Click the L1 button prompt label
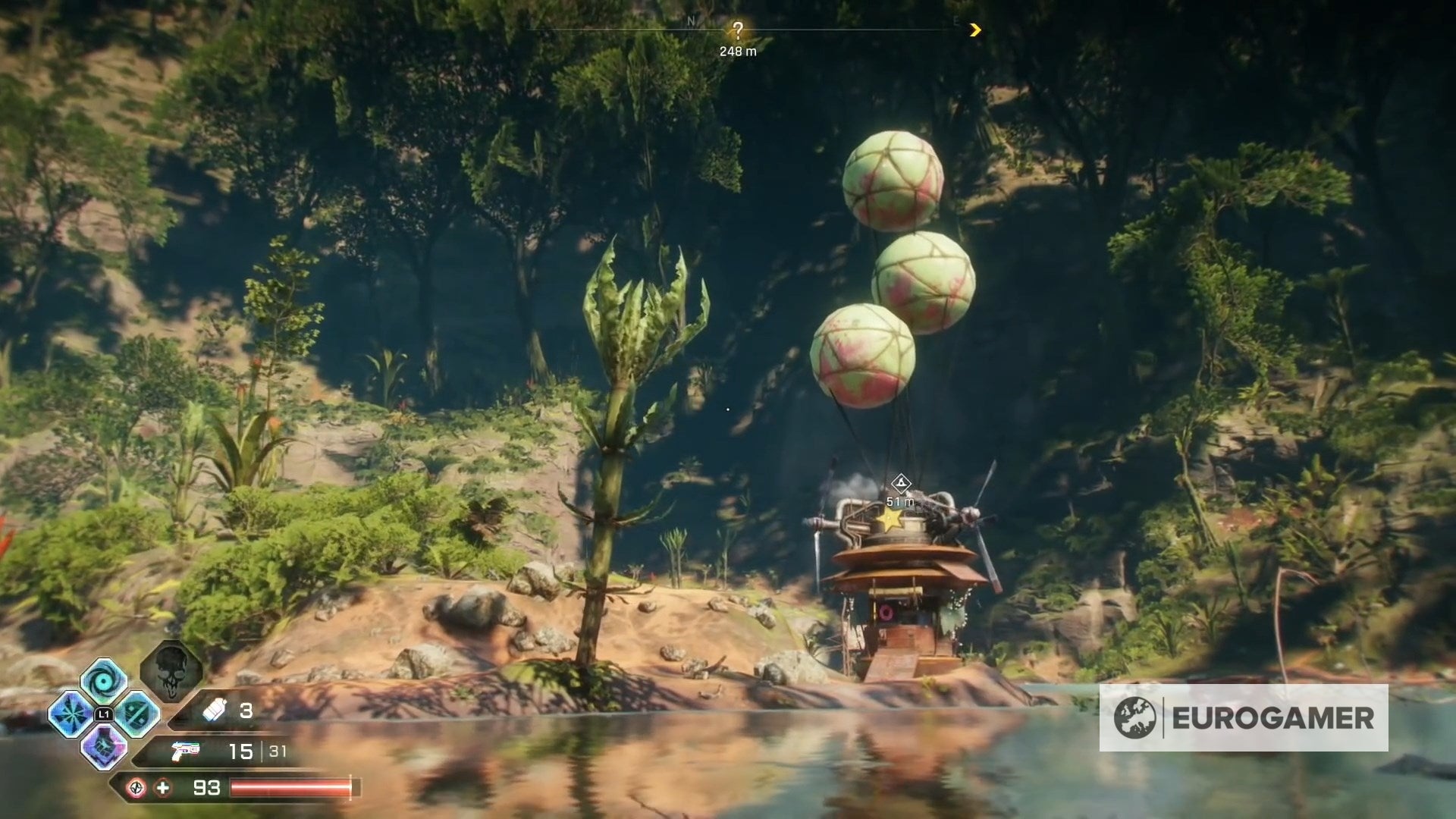Image resolution: width=1456 pixels, height=819 pixels. pos(105,714)
